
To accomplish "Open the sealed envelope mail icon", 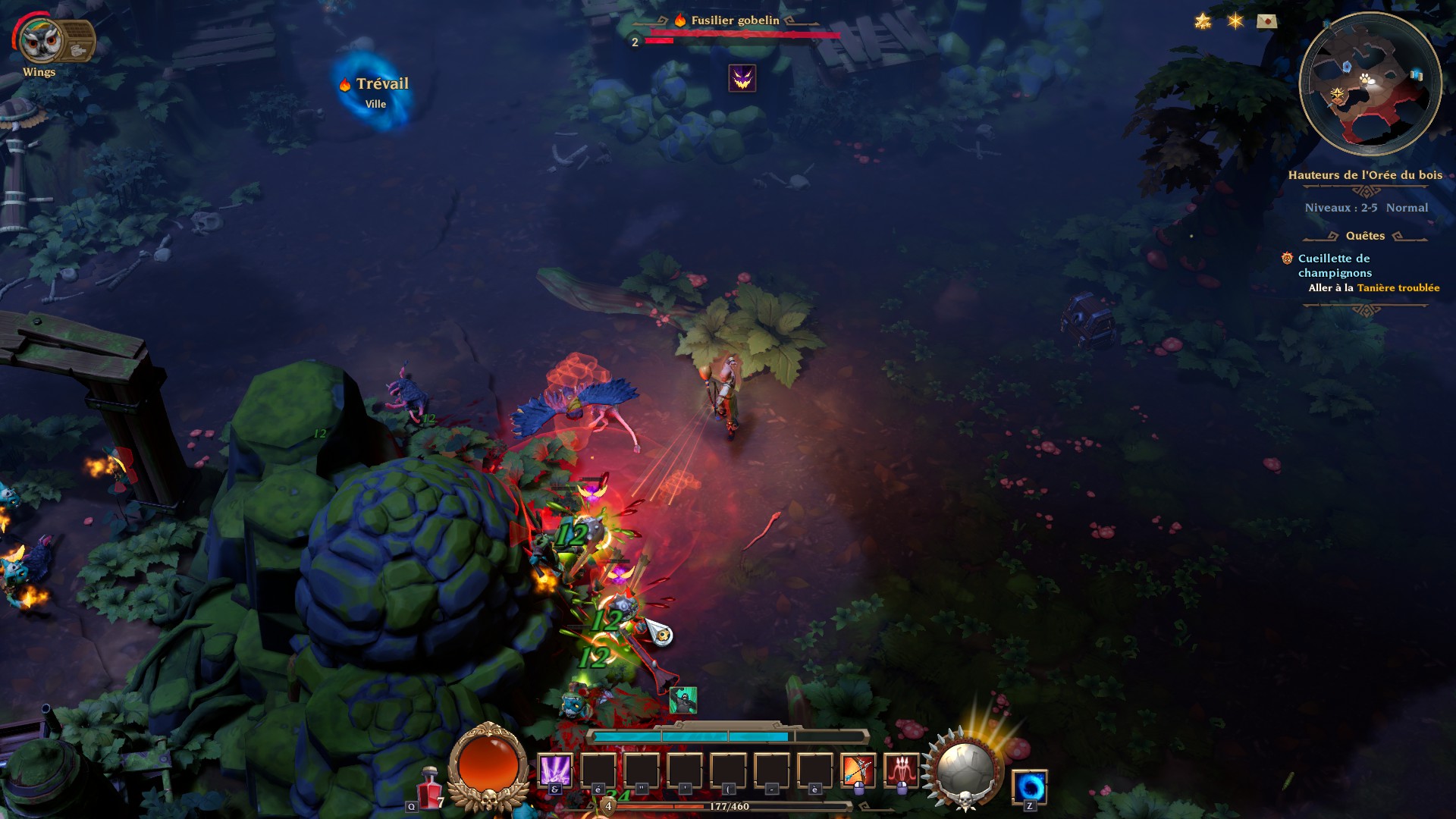I will pyautogui.click(x=1266, y=21).
